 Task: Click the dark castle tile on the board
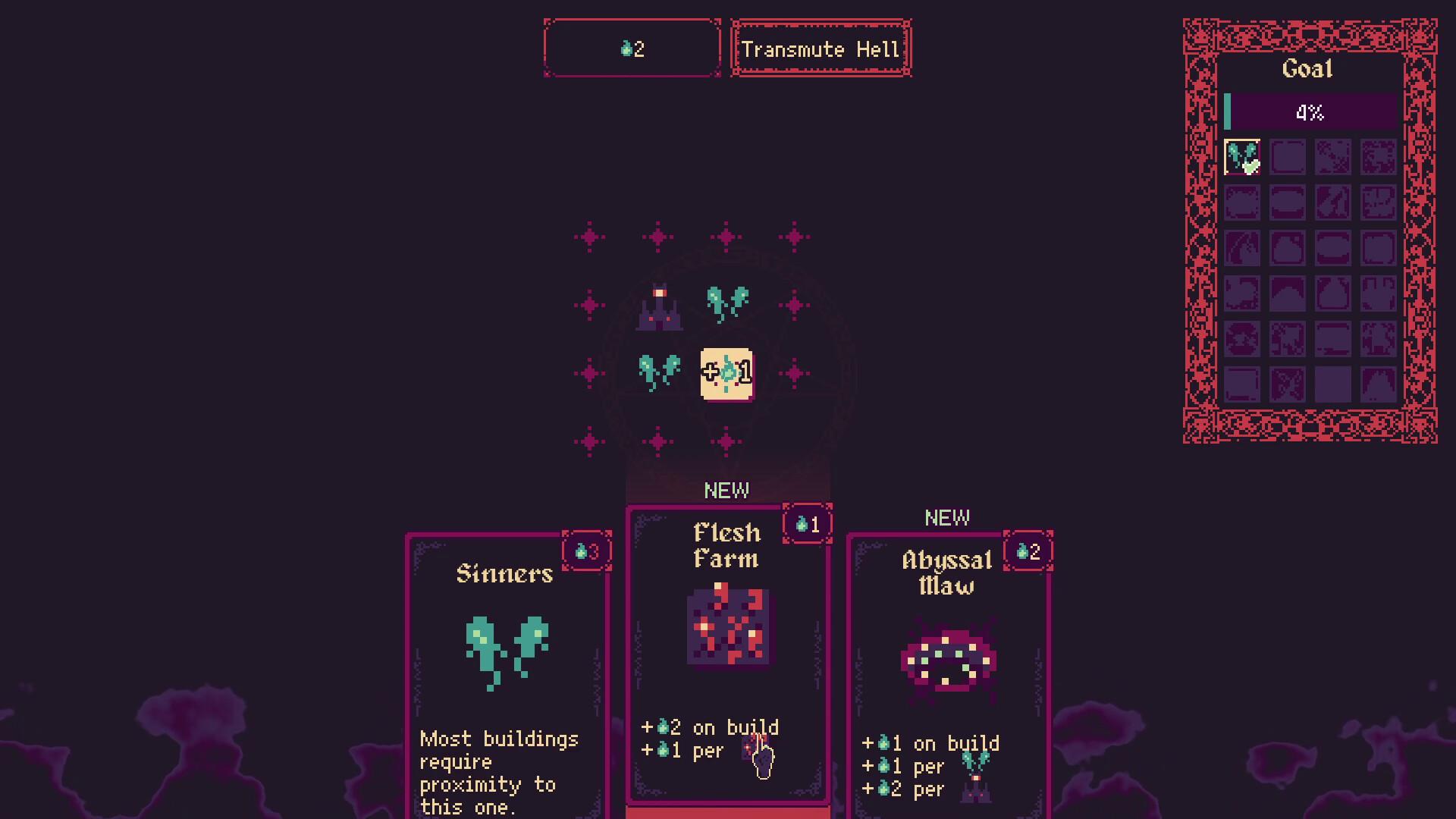click(x=659, y=307)
